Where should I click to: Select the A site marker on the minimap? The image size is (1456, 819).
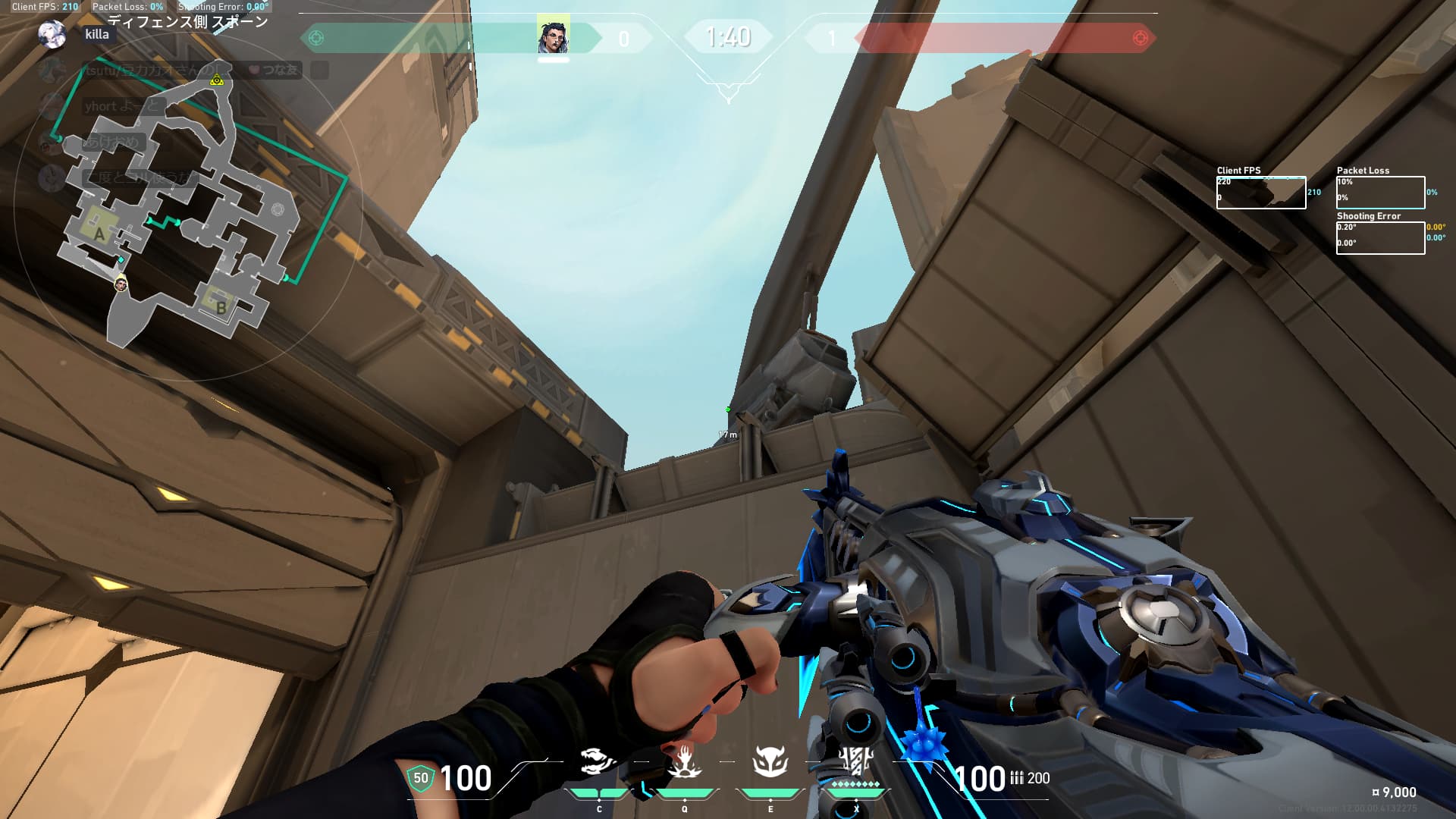[x=99, y=234]
